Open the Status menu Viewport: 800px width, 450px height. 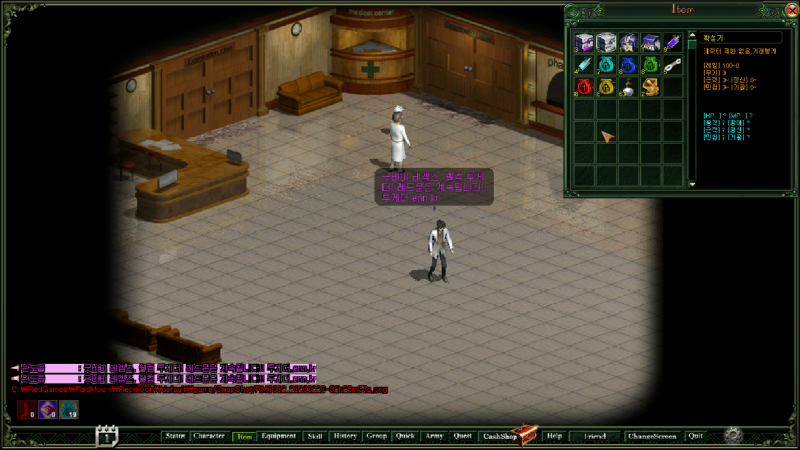tap(175, 436)
